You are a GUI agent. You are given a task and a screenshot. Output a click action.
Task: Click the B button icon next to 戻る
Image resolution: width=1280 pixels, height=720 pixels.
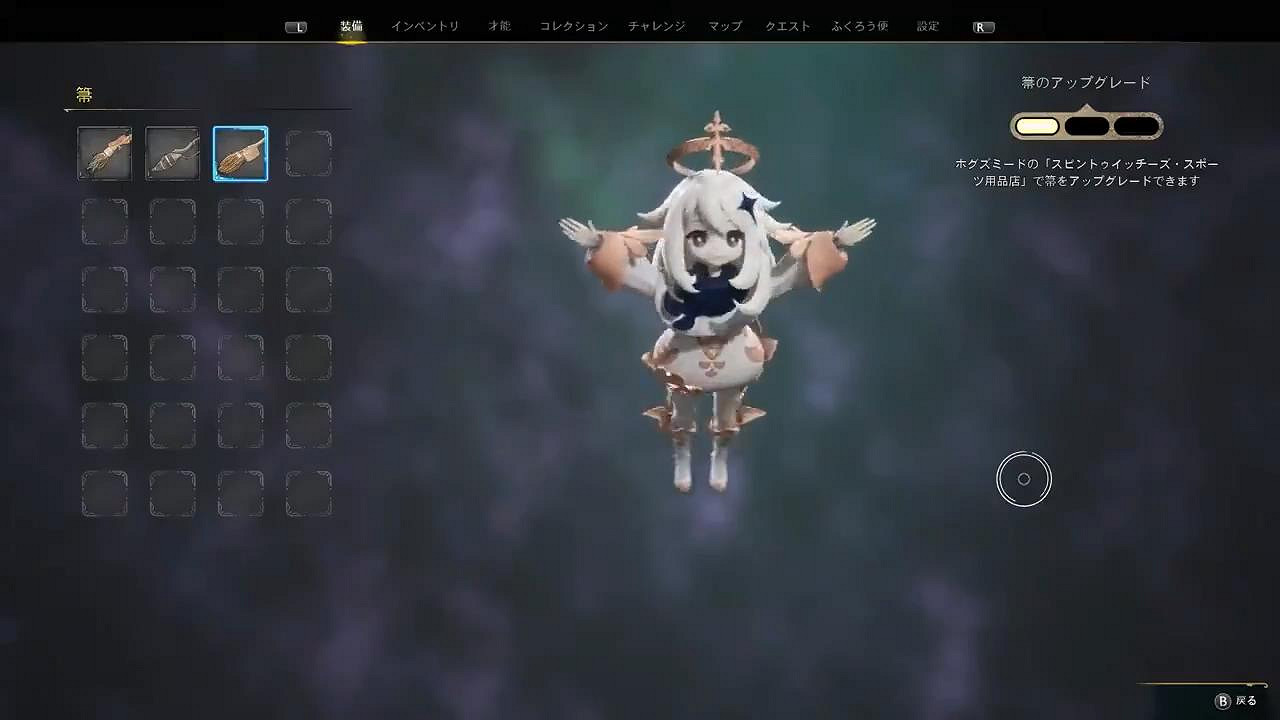click(x=1222, y=703)
